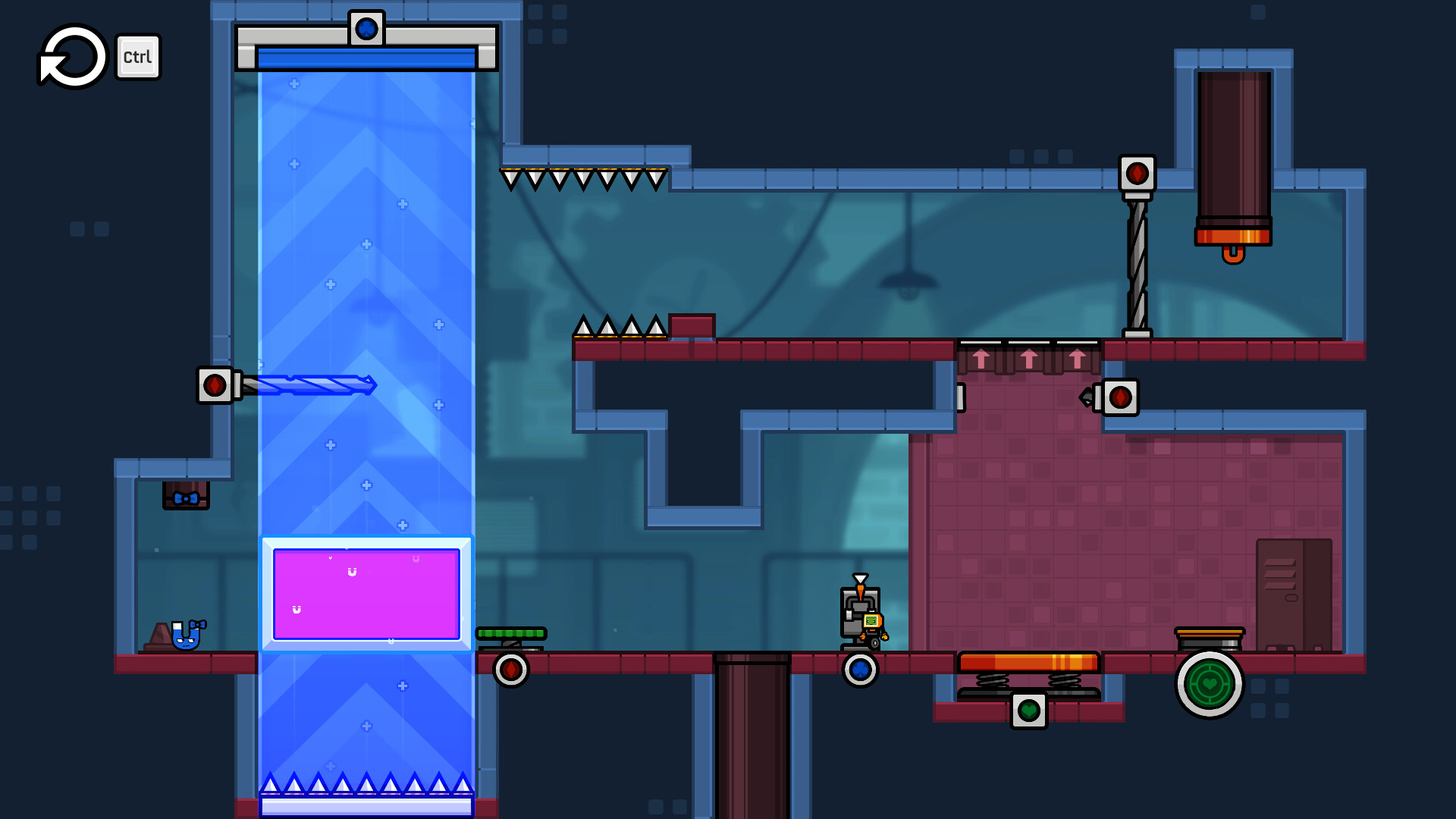The image size is (1456, 819).
Task: Select the green balance platform lever
Action: tap(510, 632)
